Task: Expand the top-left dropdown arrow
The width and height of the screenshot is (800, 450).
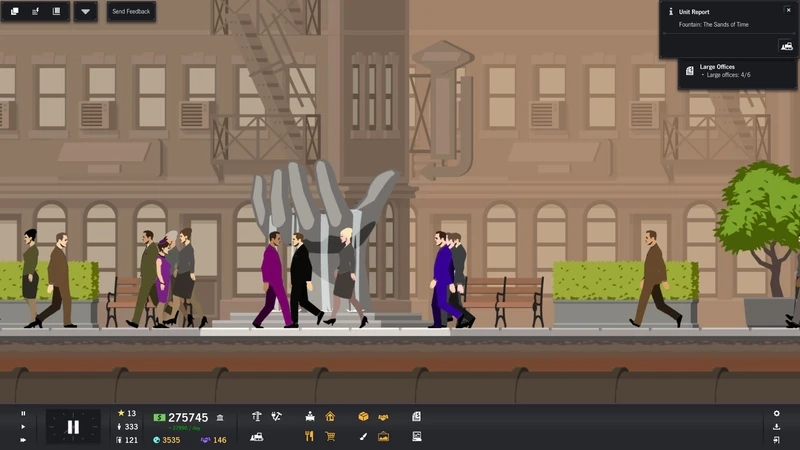Action: point(85,12)
